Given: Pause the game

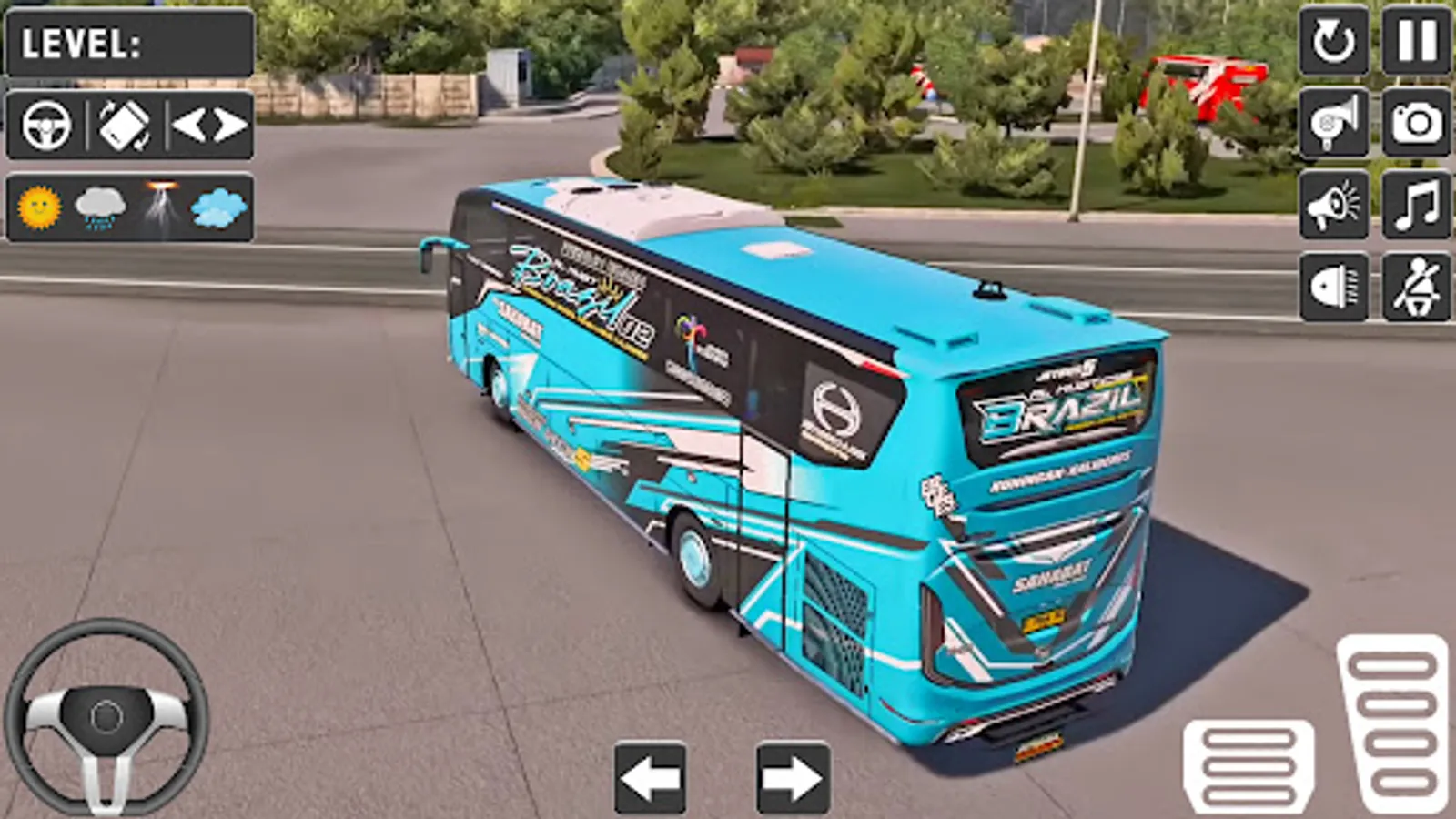Looking at the screenshot, I should tap(1413, 43).
